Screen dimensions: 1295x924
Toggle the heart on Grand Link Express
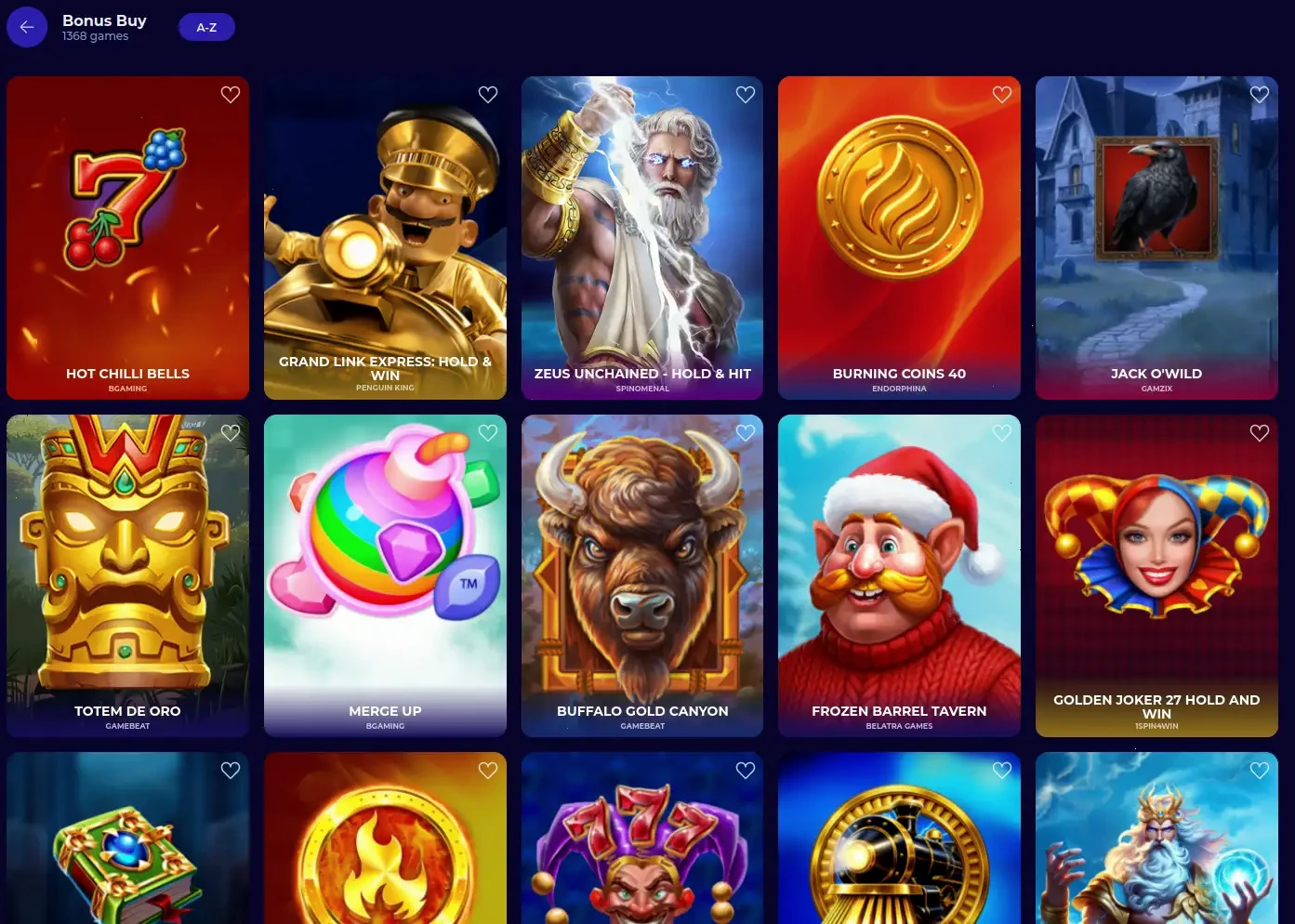[x=487, y=94]
